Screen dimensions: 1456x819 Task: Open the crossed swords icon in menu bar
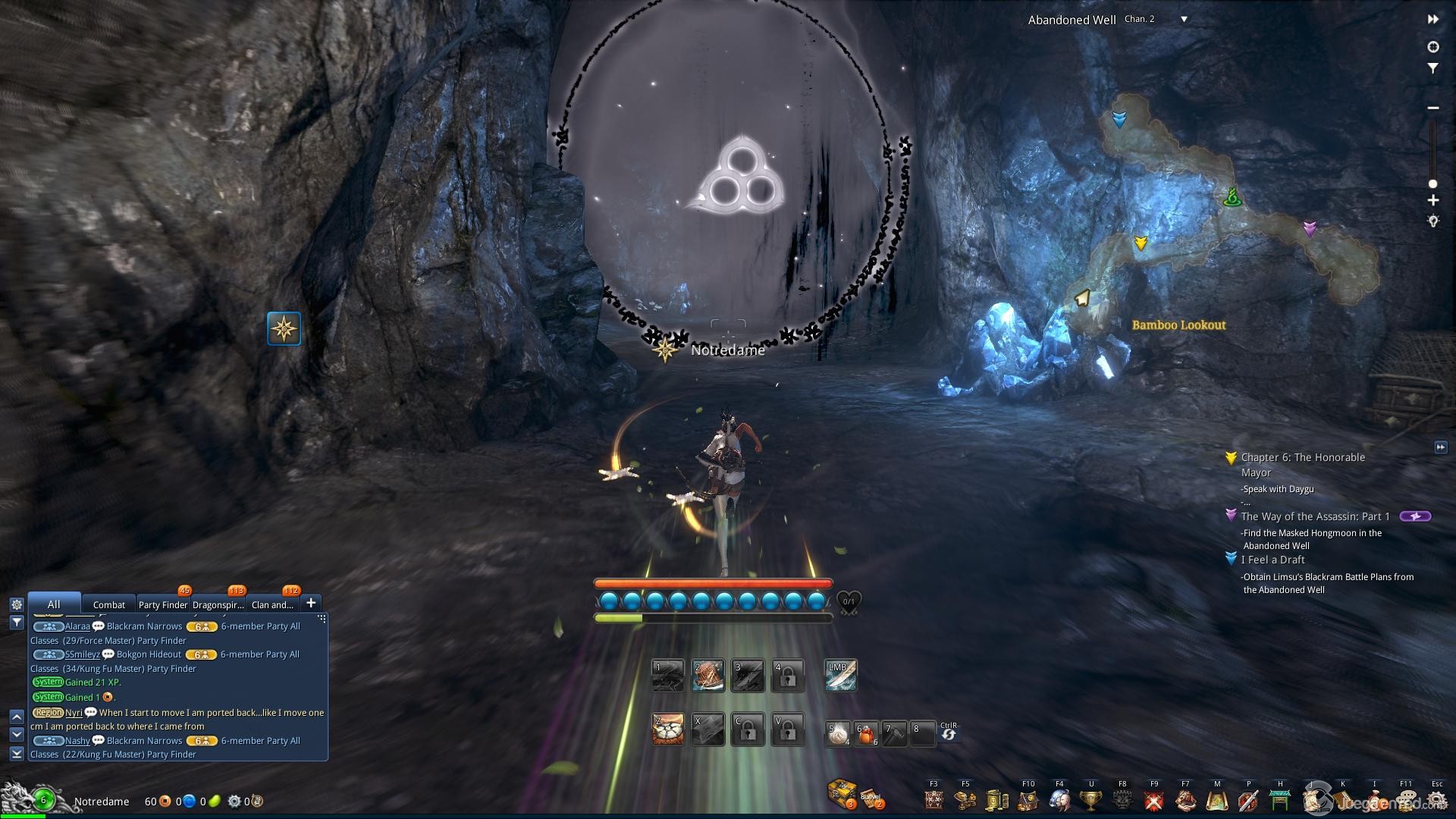1154,800
